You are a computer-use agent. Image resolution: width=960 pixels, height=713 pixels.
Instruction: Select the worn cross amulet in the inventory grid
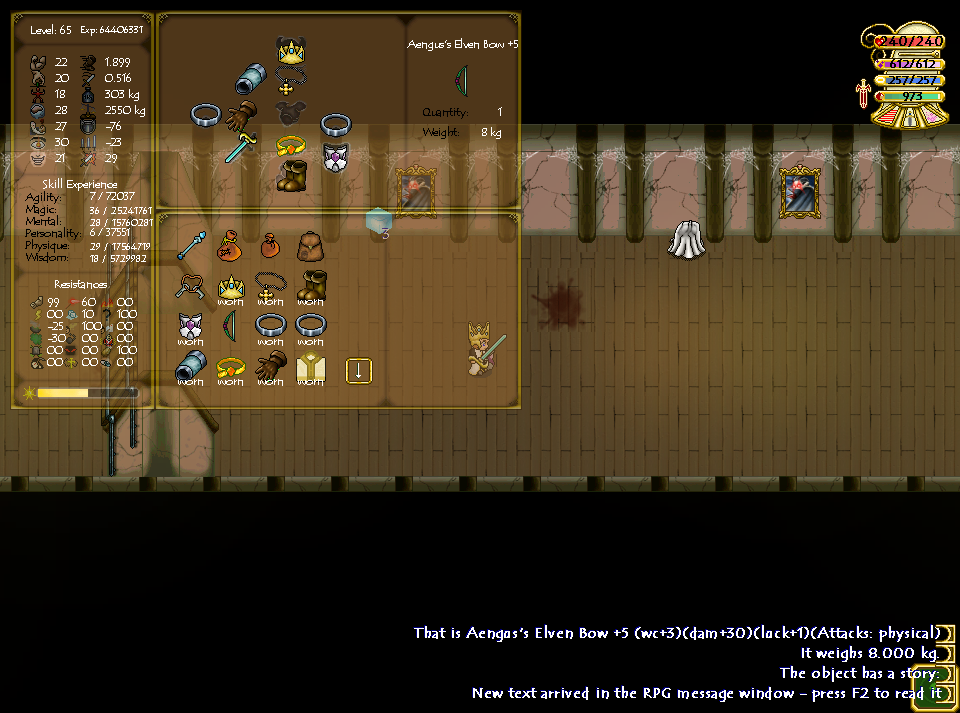tap(270, 286)
